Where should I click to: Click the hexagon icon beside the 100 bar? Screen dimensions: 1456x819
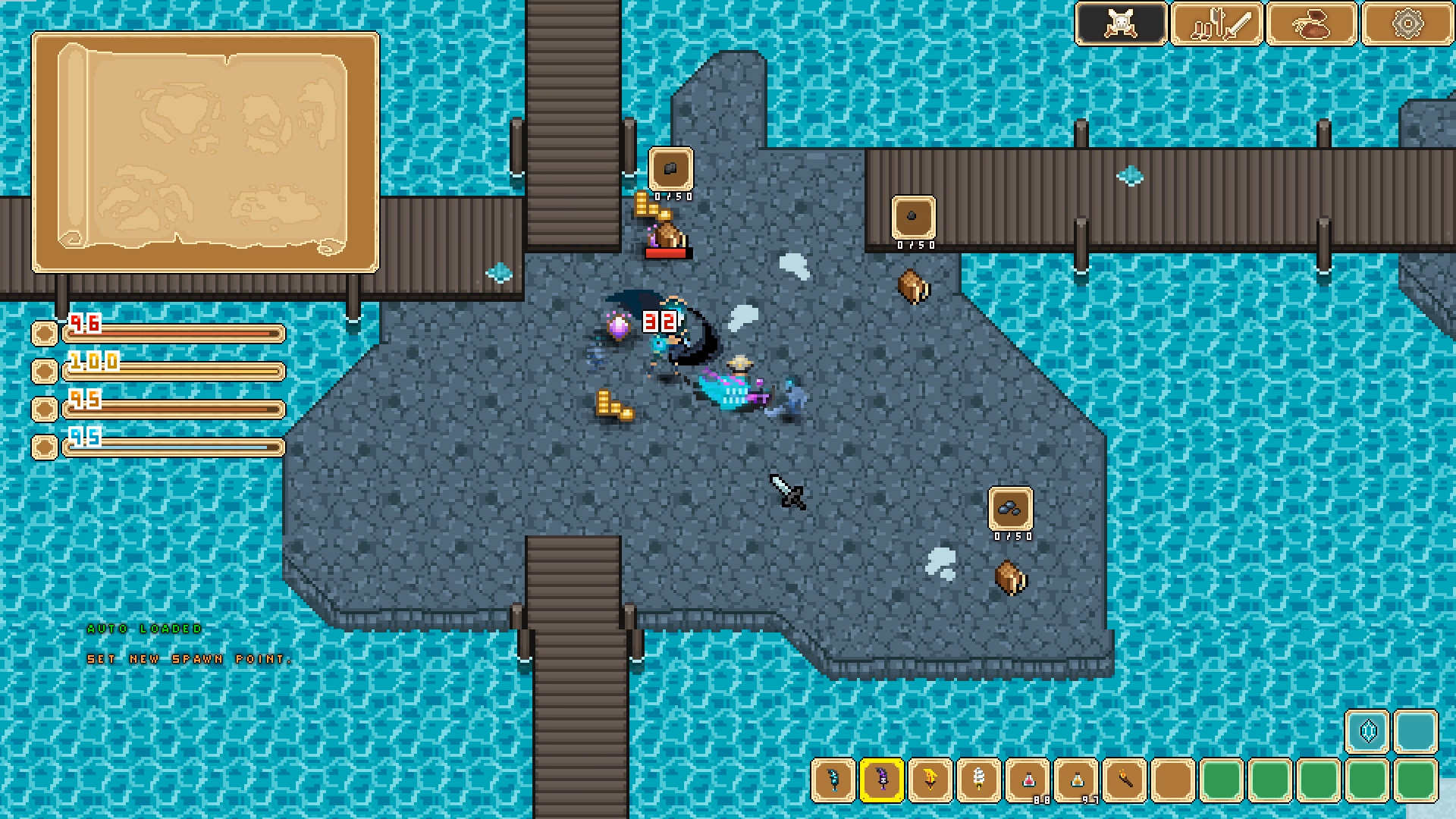[43, 372]
